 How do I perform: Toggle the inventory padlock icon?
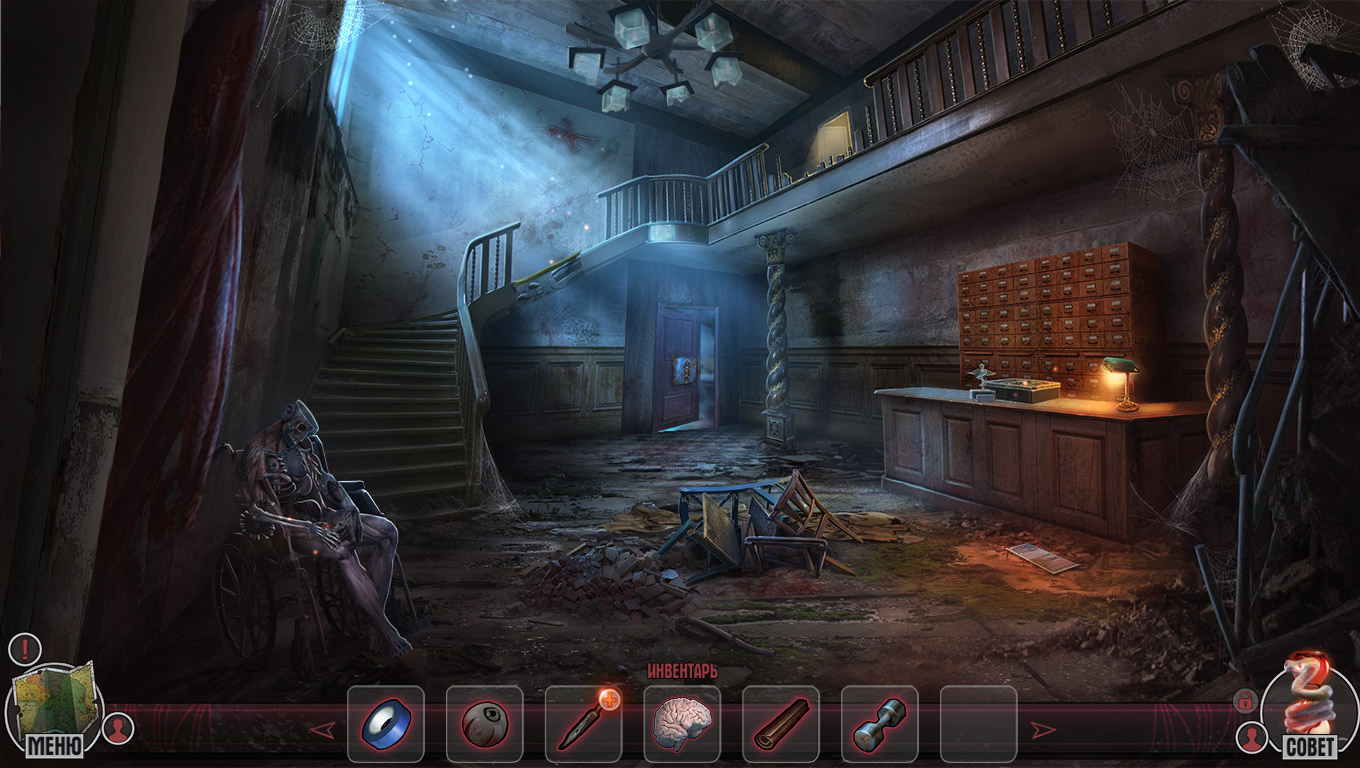click(x=1244, y=700)
